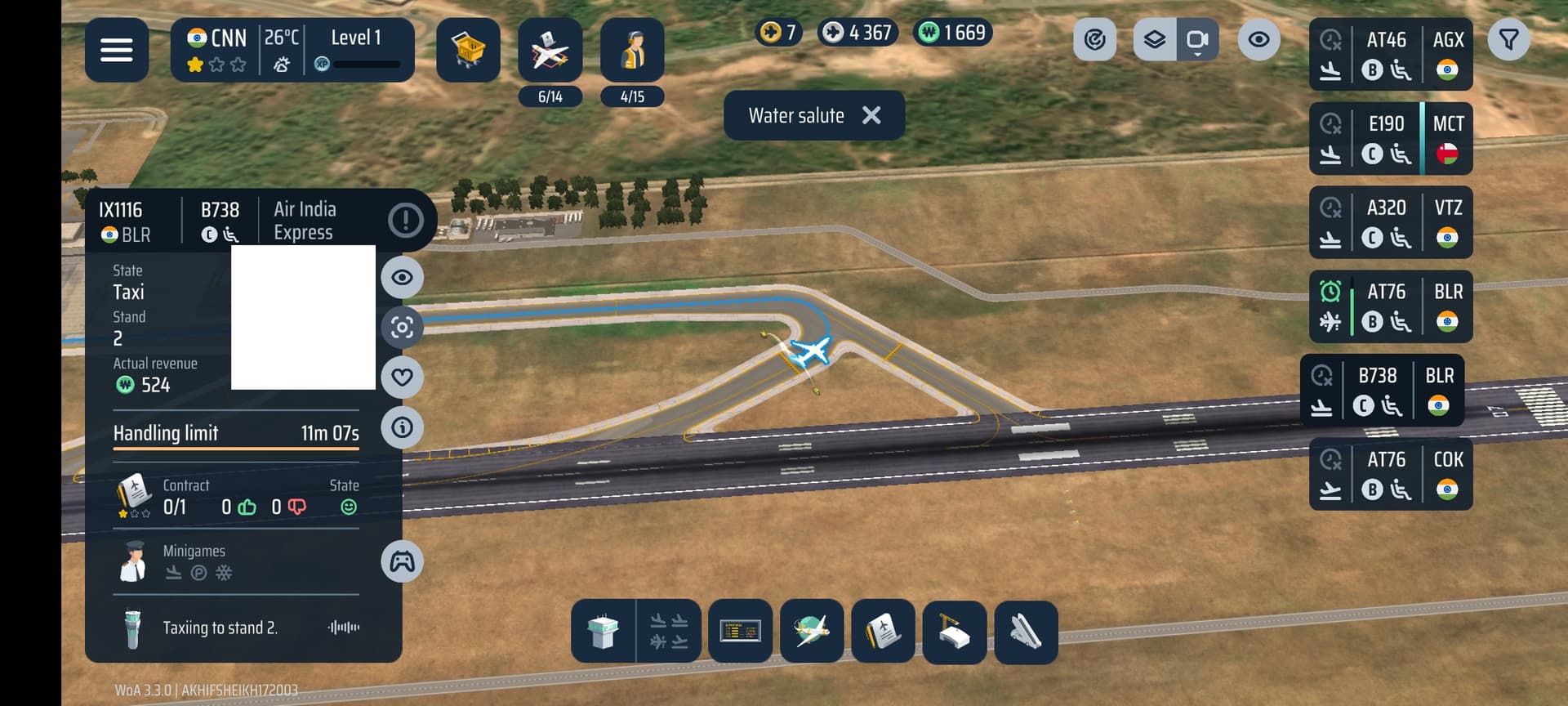Select the A320 VTZ flight card

point(1390,222)
